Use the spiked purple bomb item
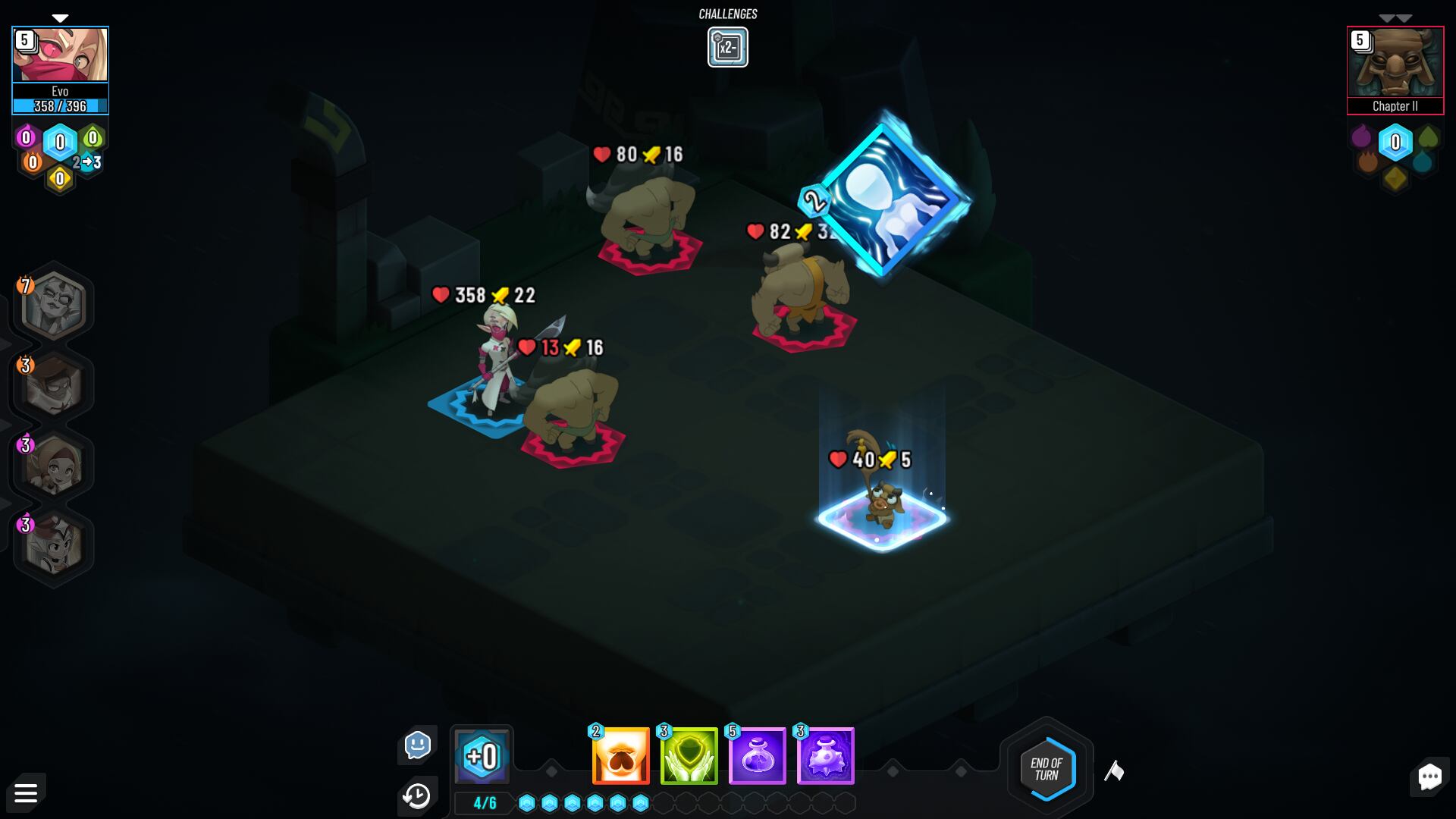Screen dimensions: 1456x819 (824, 755)
